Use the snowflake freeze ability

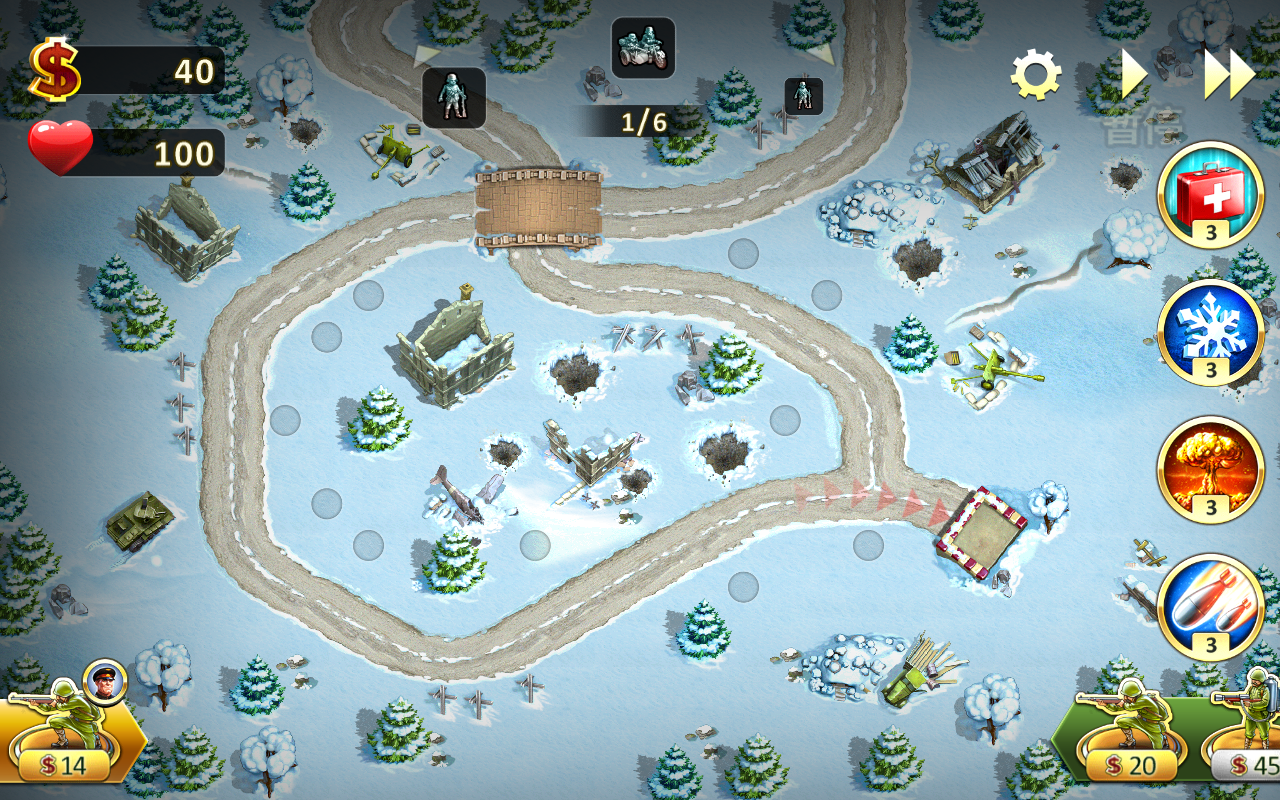pos(1210,332)
